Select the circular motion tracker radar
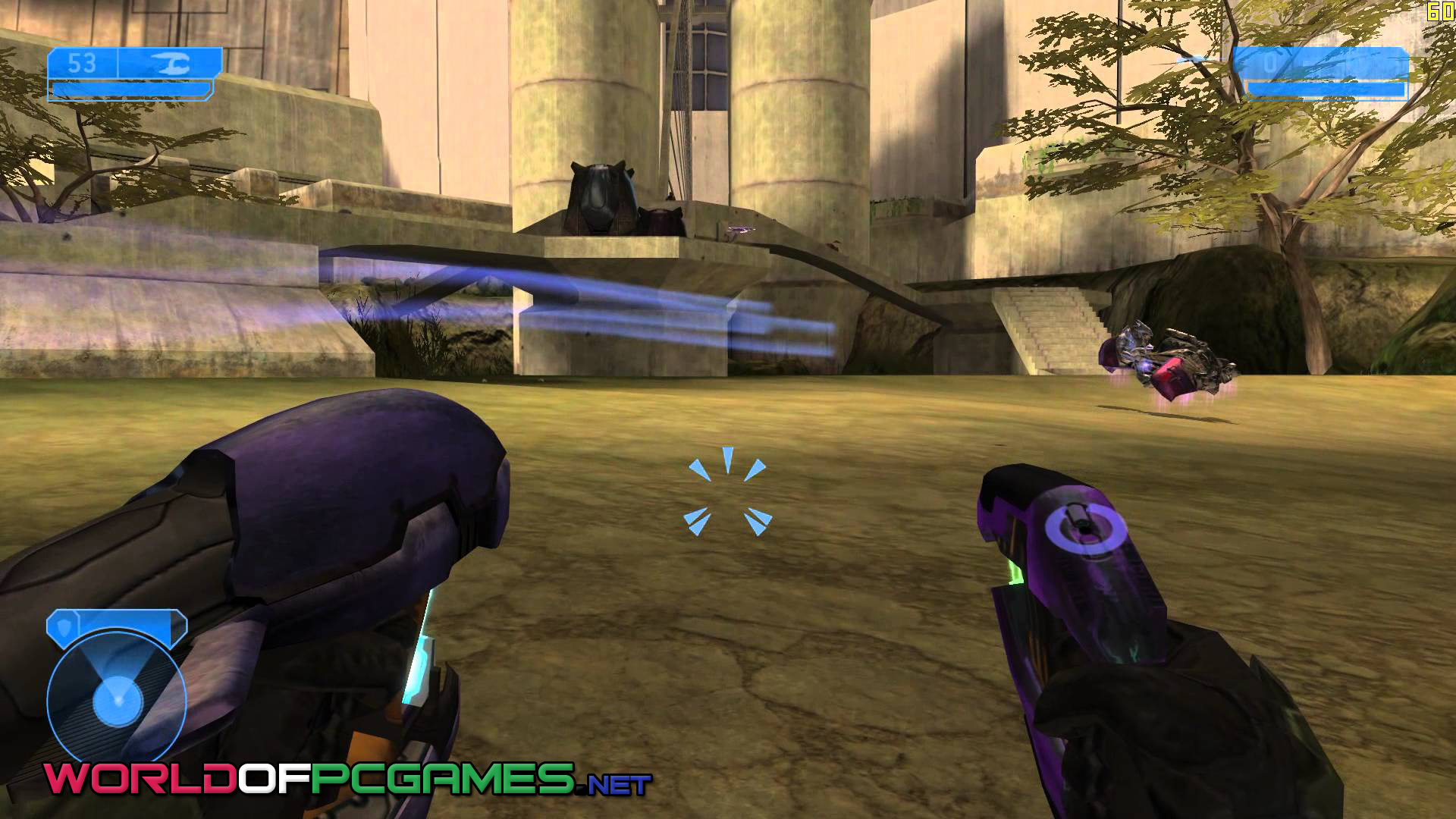Viewport: 1456px width, 819px height. tap(116, 697)
